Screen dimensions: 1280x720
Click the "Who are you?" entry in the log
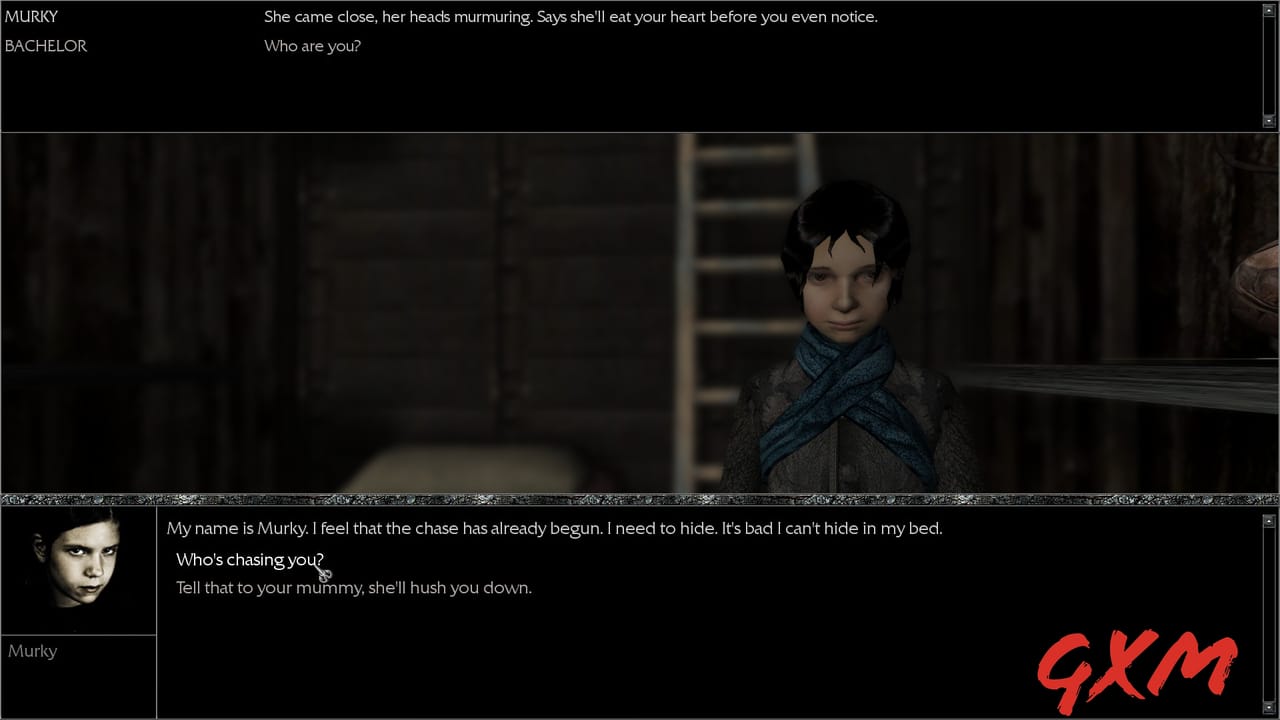[312, 46]
